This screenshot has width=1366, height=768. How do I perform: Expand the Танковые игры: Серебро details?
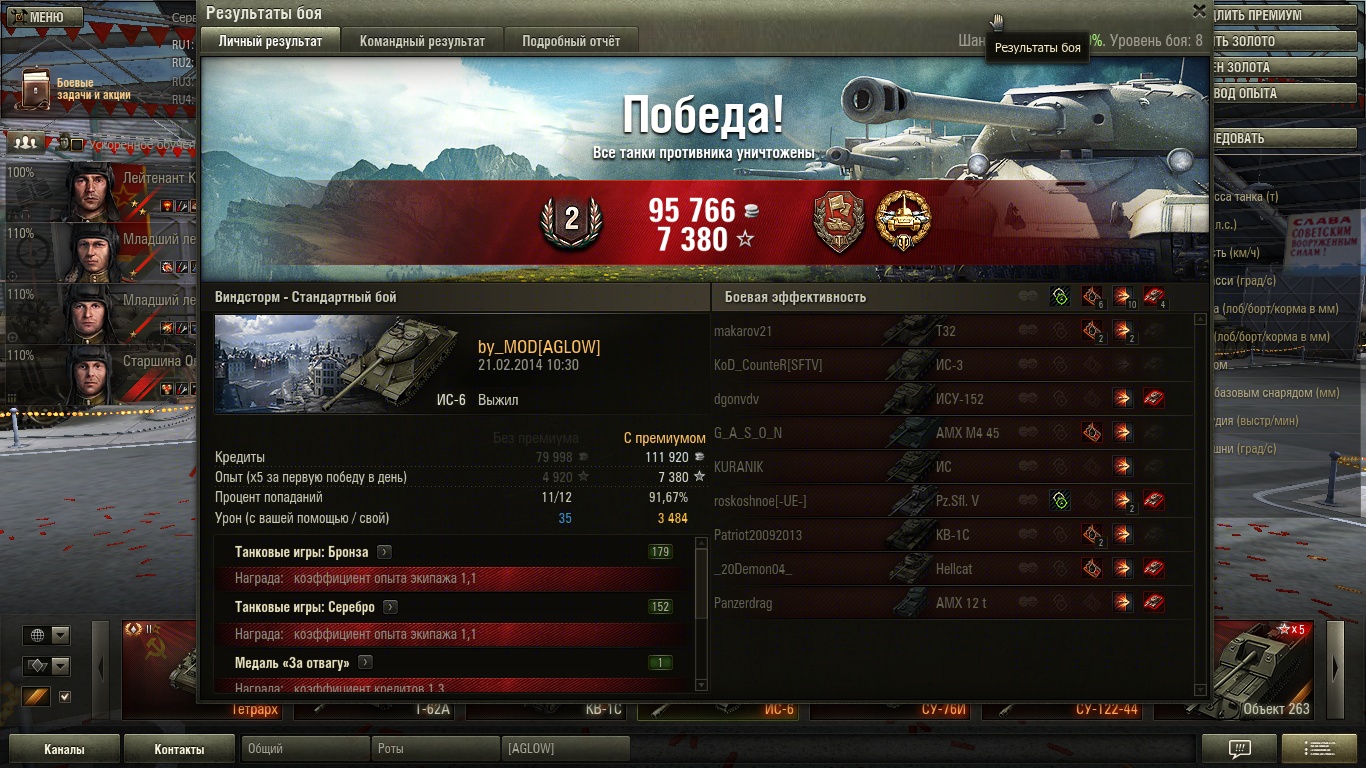(x=391, y=607)
